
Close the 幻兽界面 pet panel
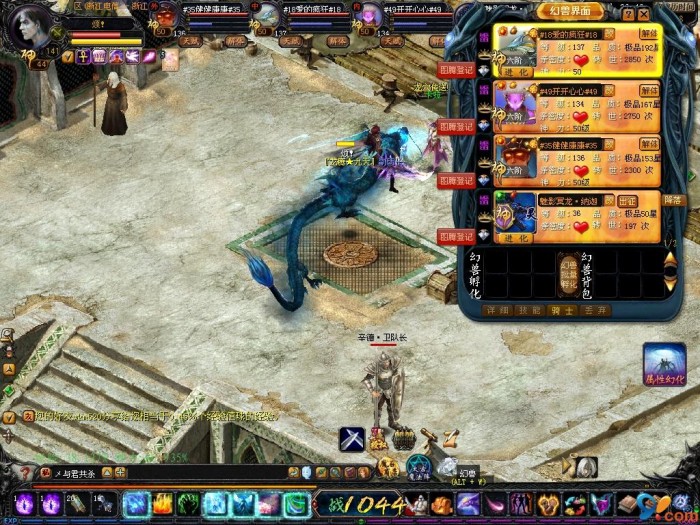click(643, 15)
